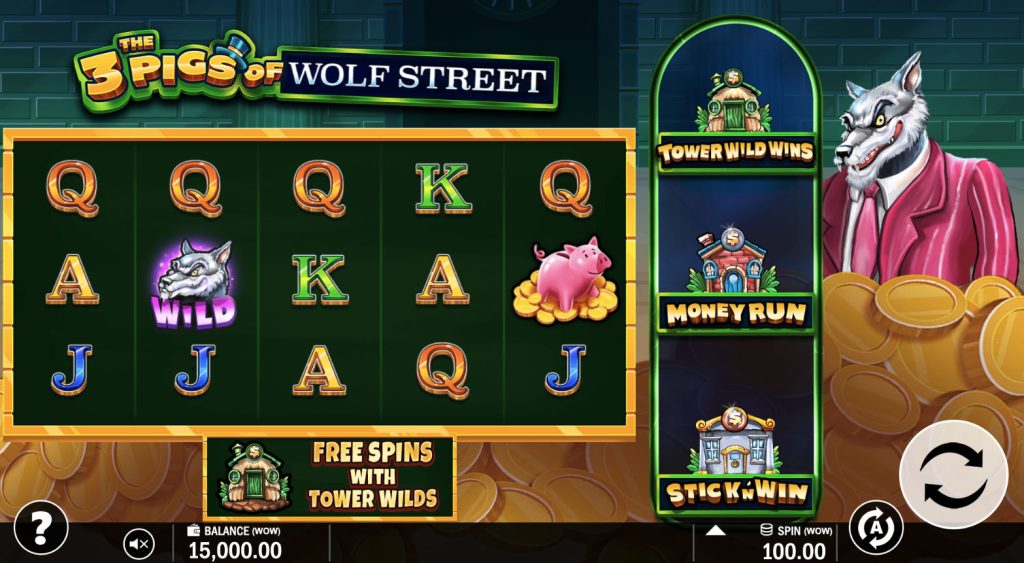Click the Free Spins with Tower Wilds banner
This screenshot has width=1024, height=563.
click(329, 477)
